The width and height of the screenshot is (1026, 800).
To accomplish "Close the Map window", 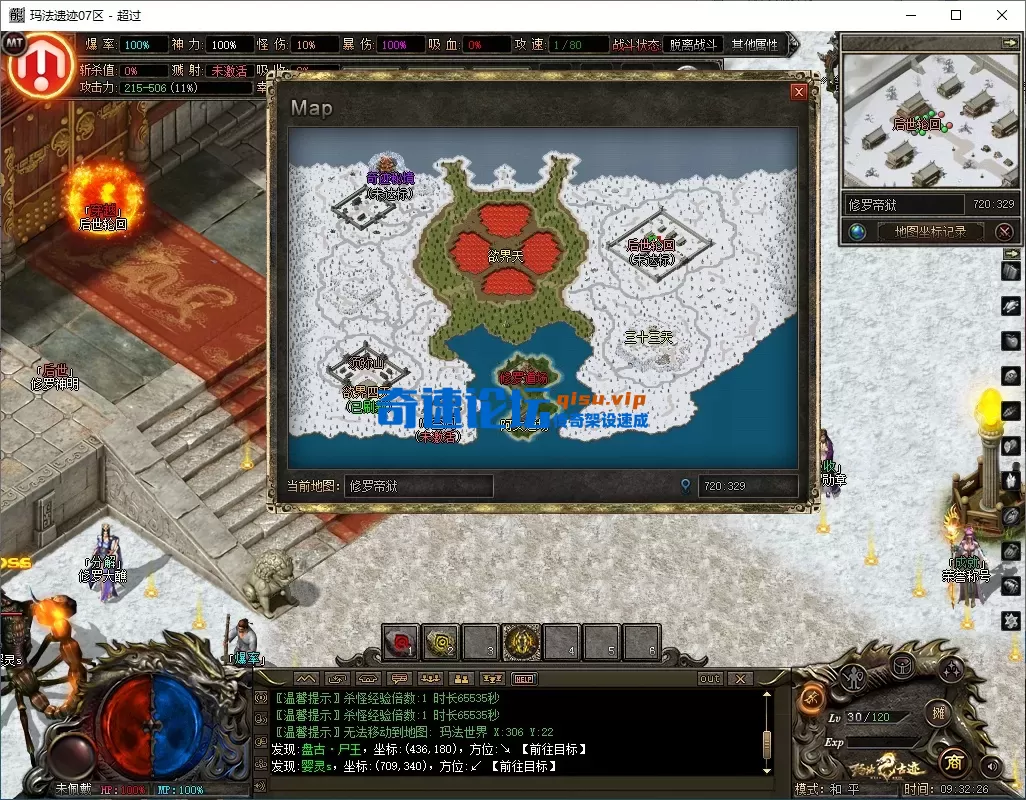I will pos(798,92).
